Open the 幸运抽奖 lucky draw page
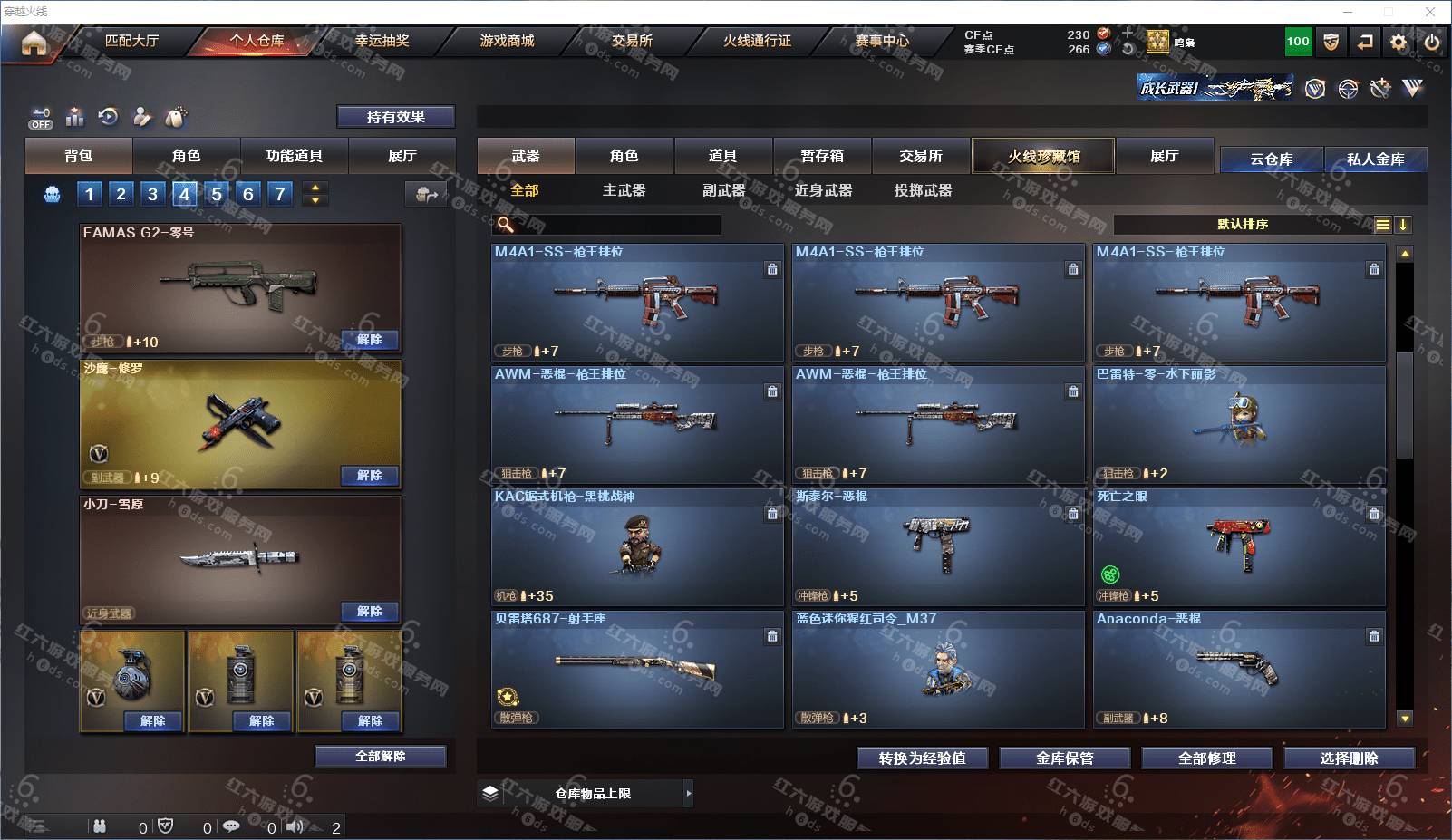Viewport: 1452px width, 840px height. pyautogui.click(x=382, y=41)
